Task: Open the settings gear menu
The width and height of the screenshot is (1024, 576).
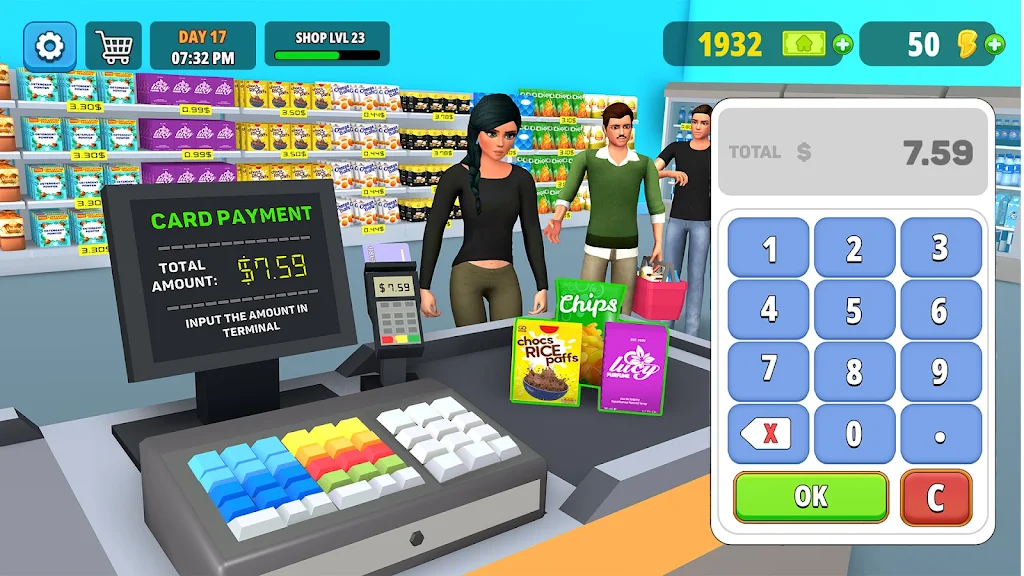Action: [49, 45]
